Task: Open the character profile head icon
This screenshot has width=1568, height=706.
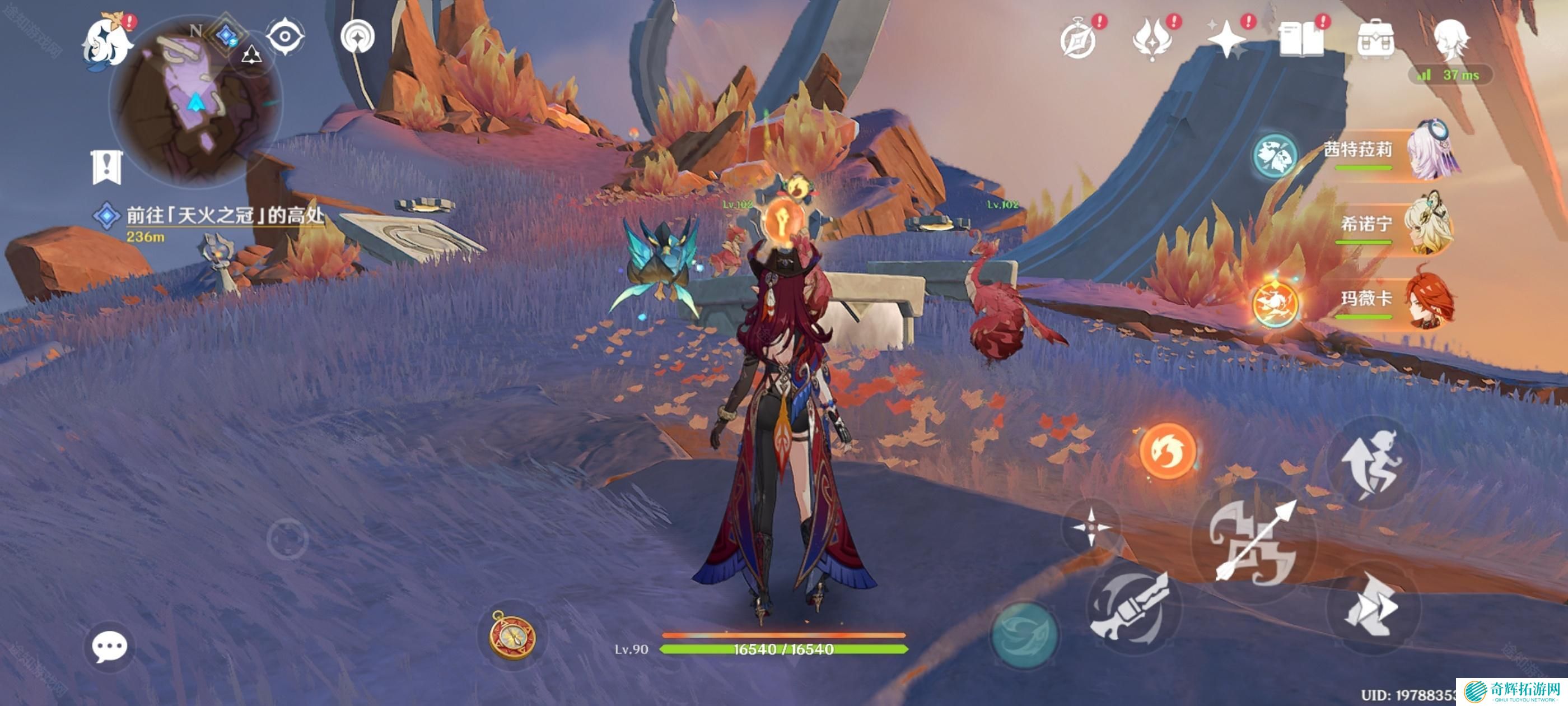Action: click(x=1450, y=40)
